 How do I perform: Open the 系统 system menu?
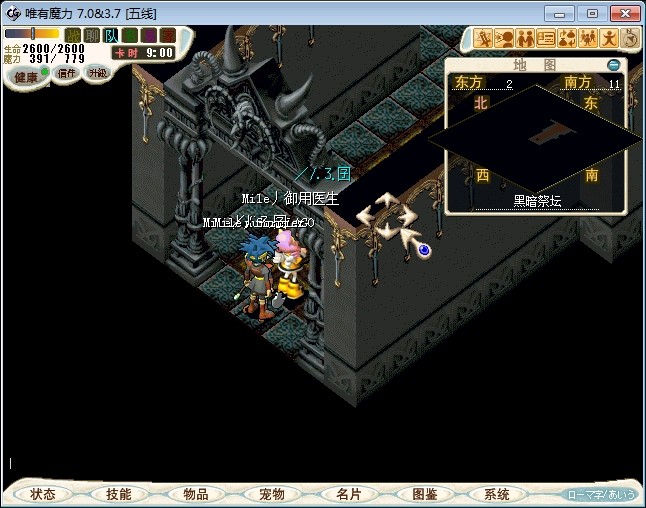click(x=497, y=494)
